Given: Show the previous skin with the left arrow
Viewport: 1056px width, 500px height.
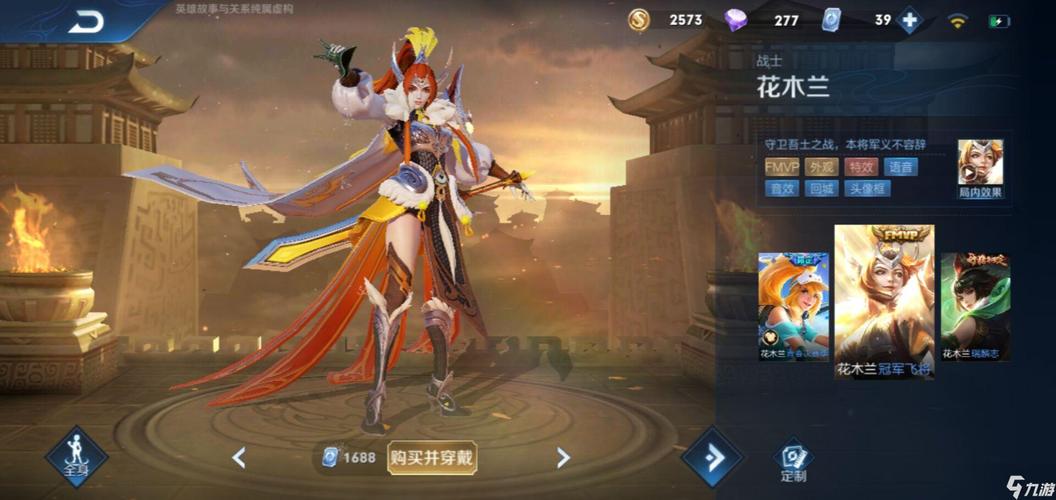Looking at the screenshot, I should pos(239,458).
